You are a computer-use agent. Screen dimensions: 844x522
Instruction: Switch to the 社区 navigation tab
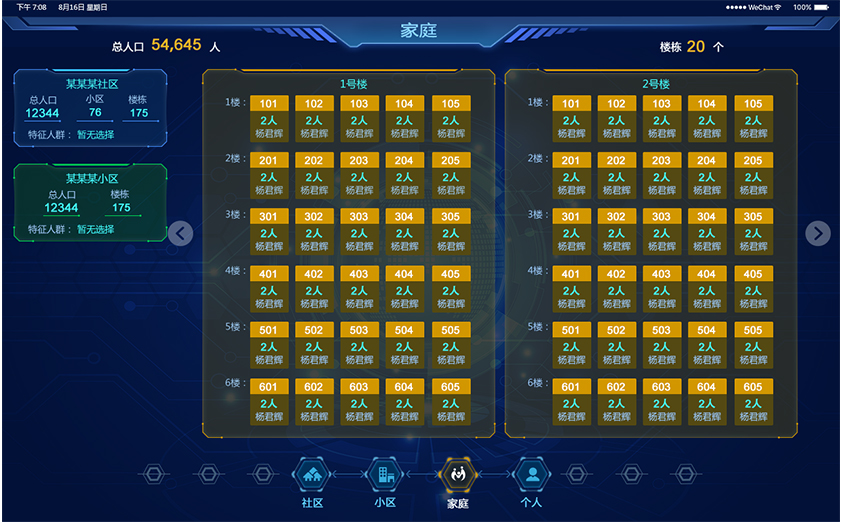point(312,476)
